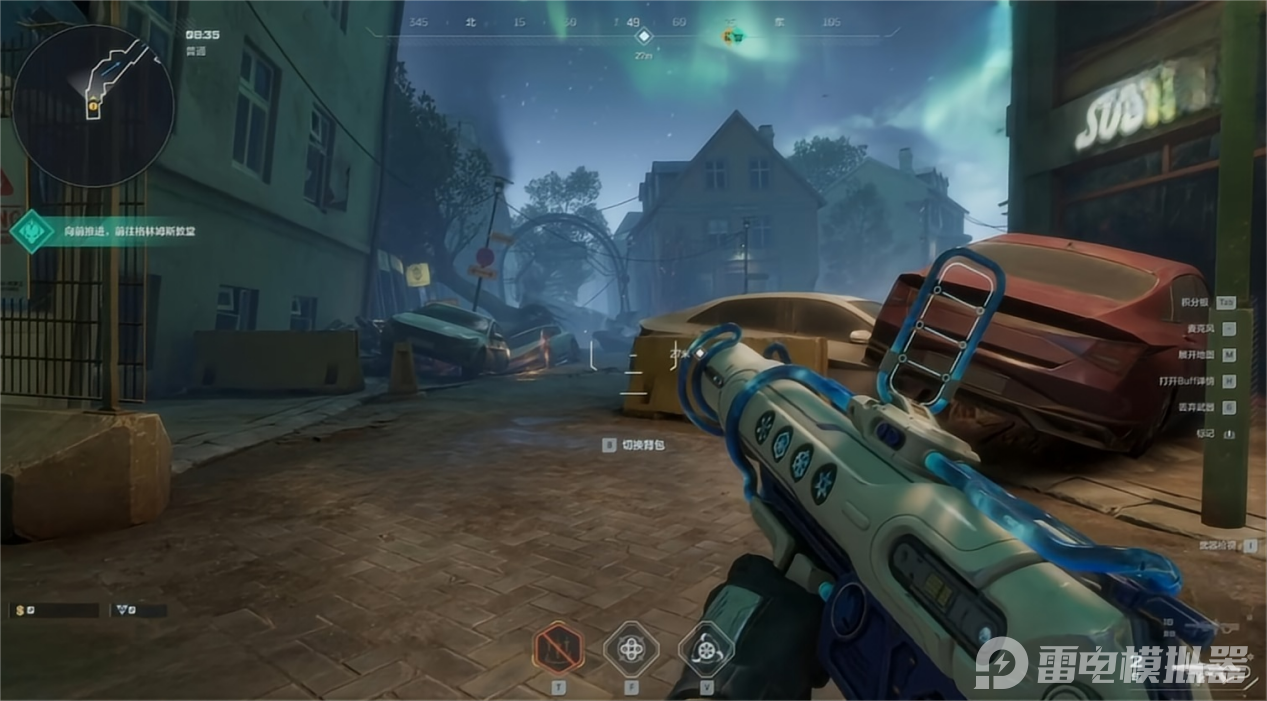Click the crossed-out red hexagon ability icon
Image resolution: width=1267 pixels, height=701 pixels.
[x=558, y=649]
